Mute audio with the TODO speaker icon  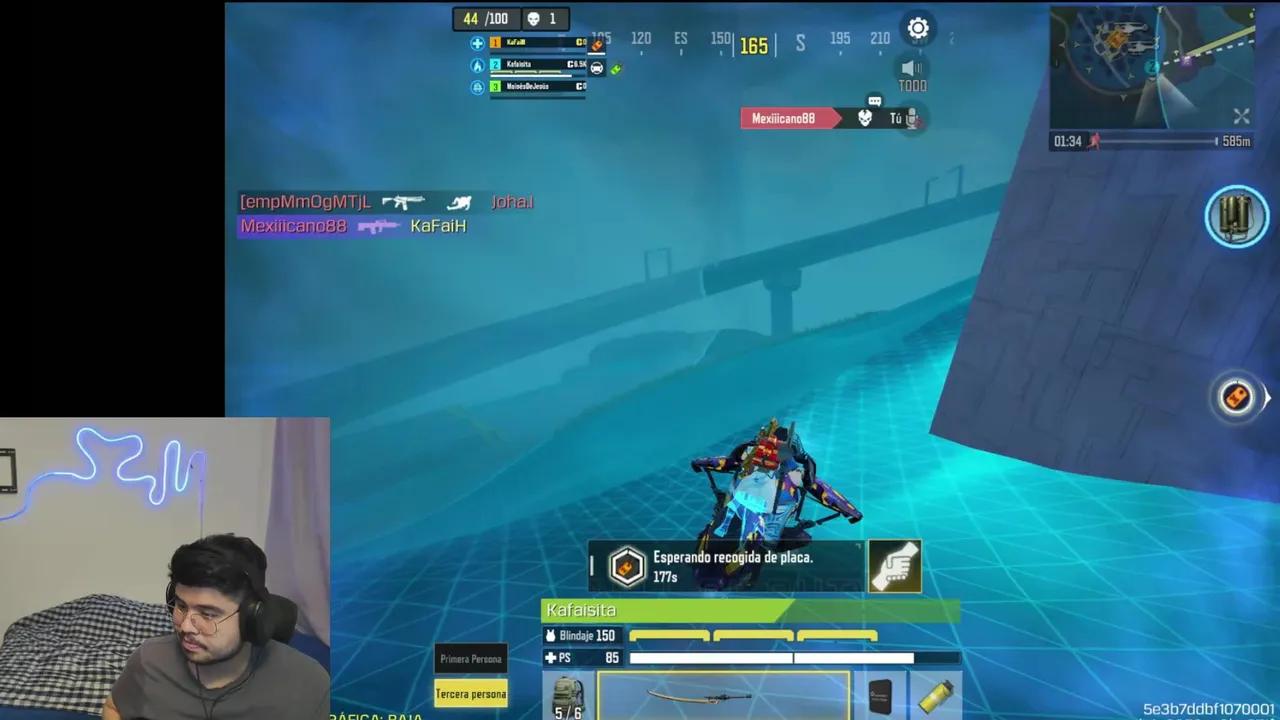click(x=911, y=68)
